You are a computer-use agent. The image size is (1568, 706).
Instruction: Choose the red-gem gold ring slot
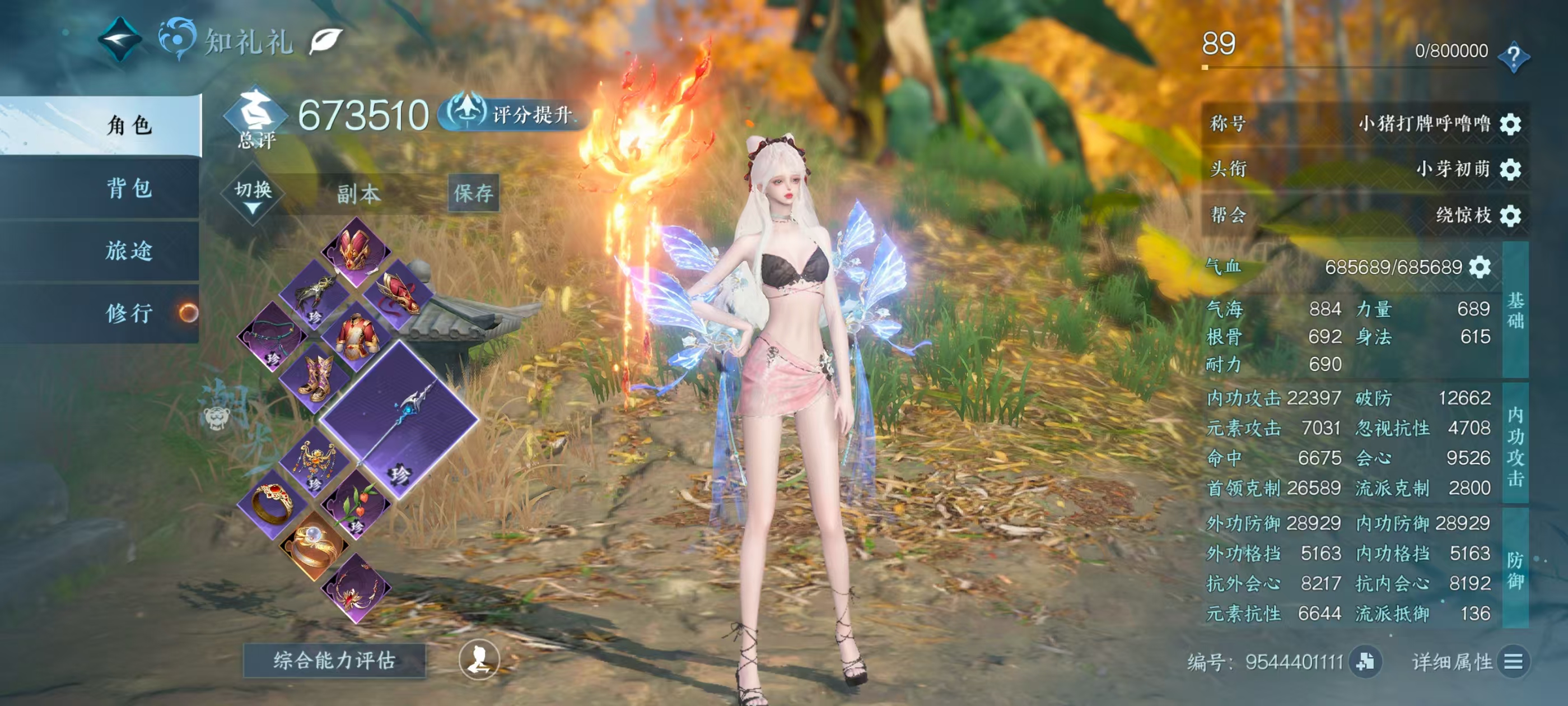(272, 503)
